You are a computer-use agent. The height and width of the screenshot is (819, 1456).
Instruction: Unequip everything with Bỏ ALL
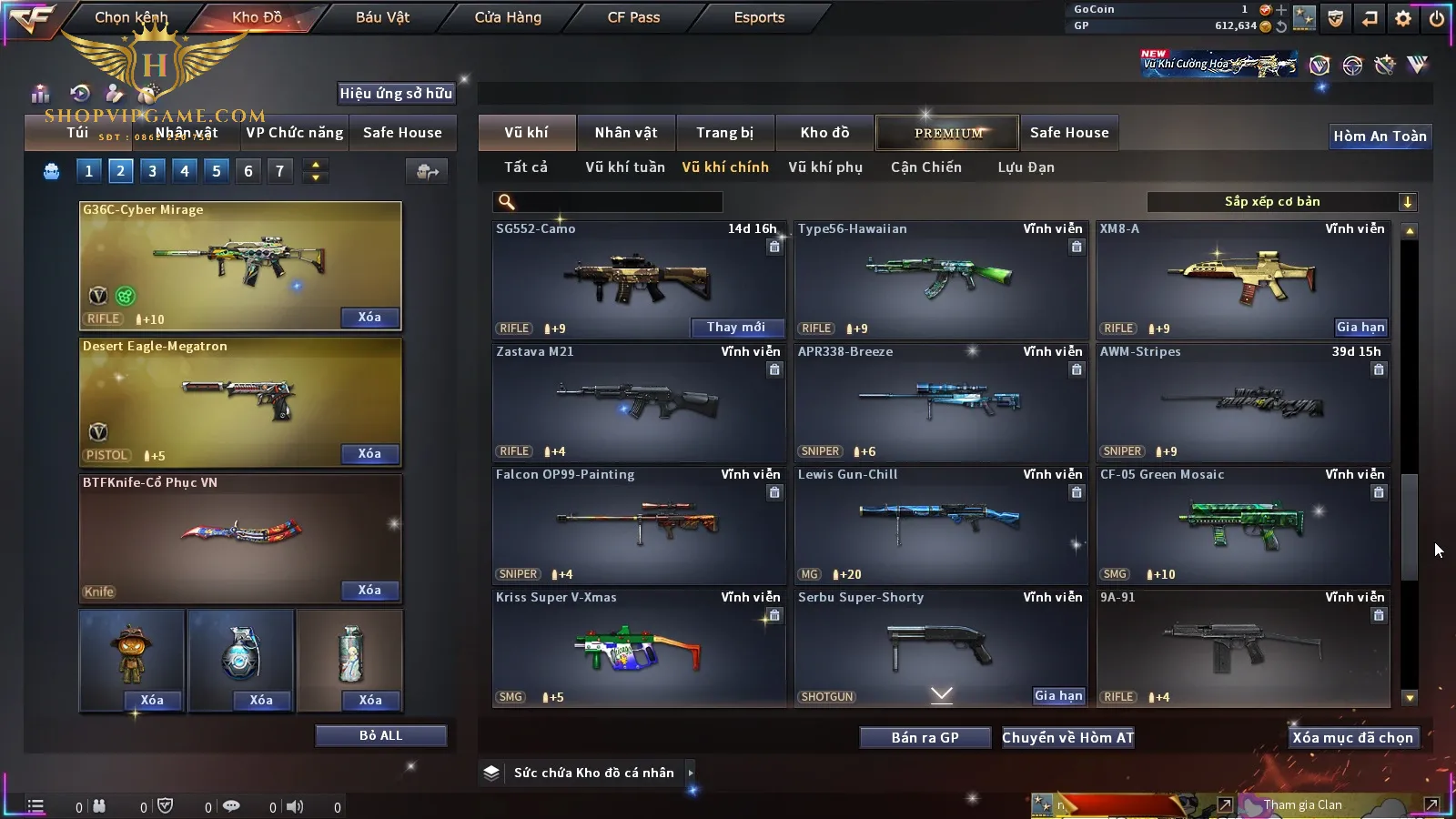380,735
